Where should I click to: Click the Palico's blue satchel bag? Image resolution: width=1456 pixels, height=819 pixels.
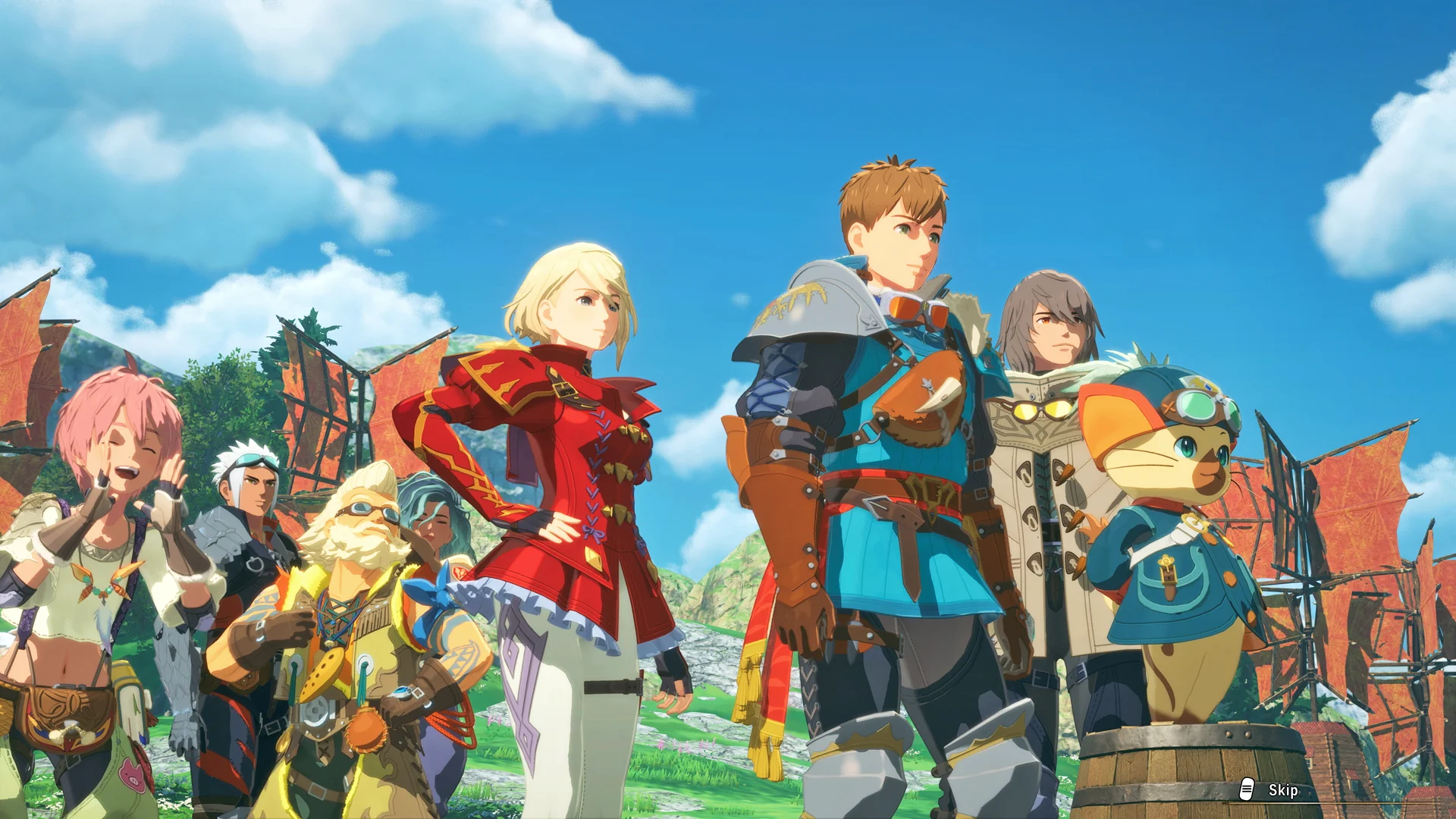pyautogui.click(x=1169, y=579)
